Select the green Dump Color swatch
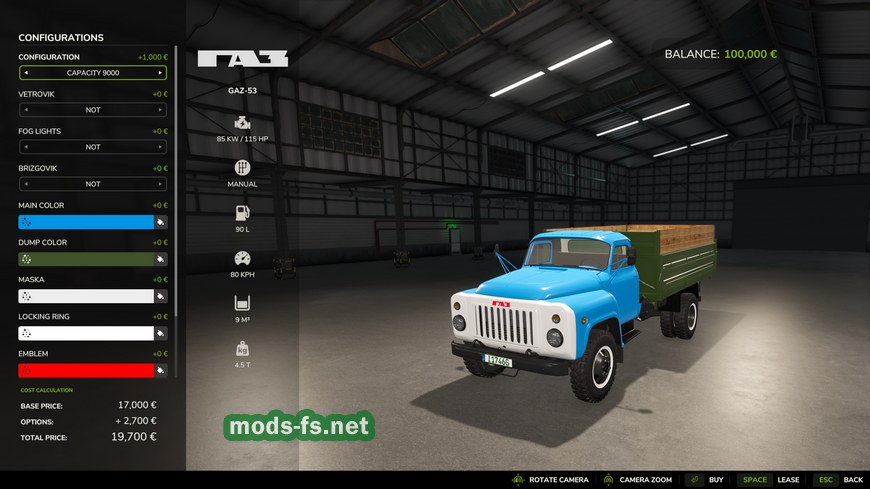The height and width of the screenshot is (489, 870). (85, 259)
